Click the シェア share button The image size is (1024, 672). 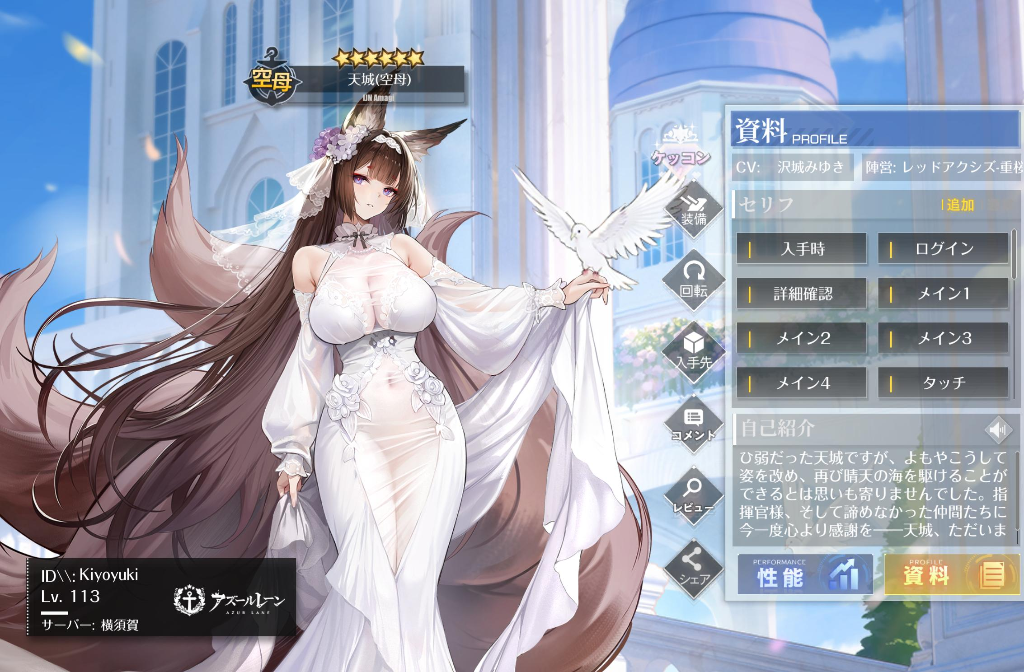tap(693, 568)
